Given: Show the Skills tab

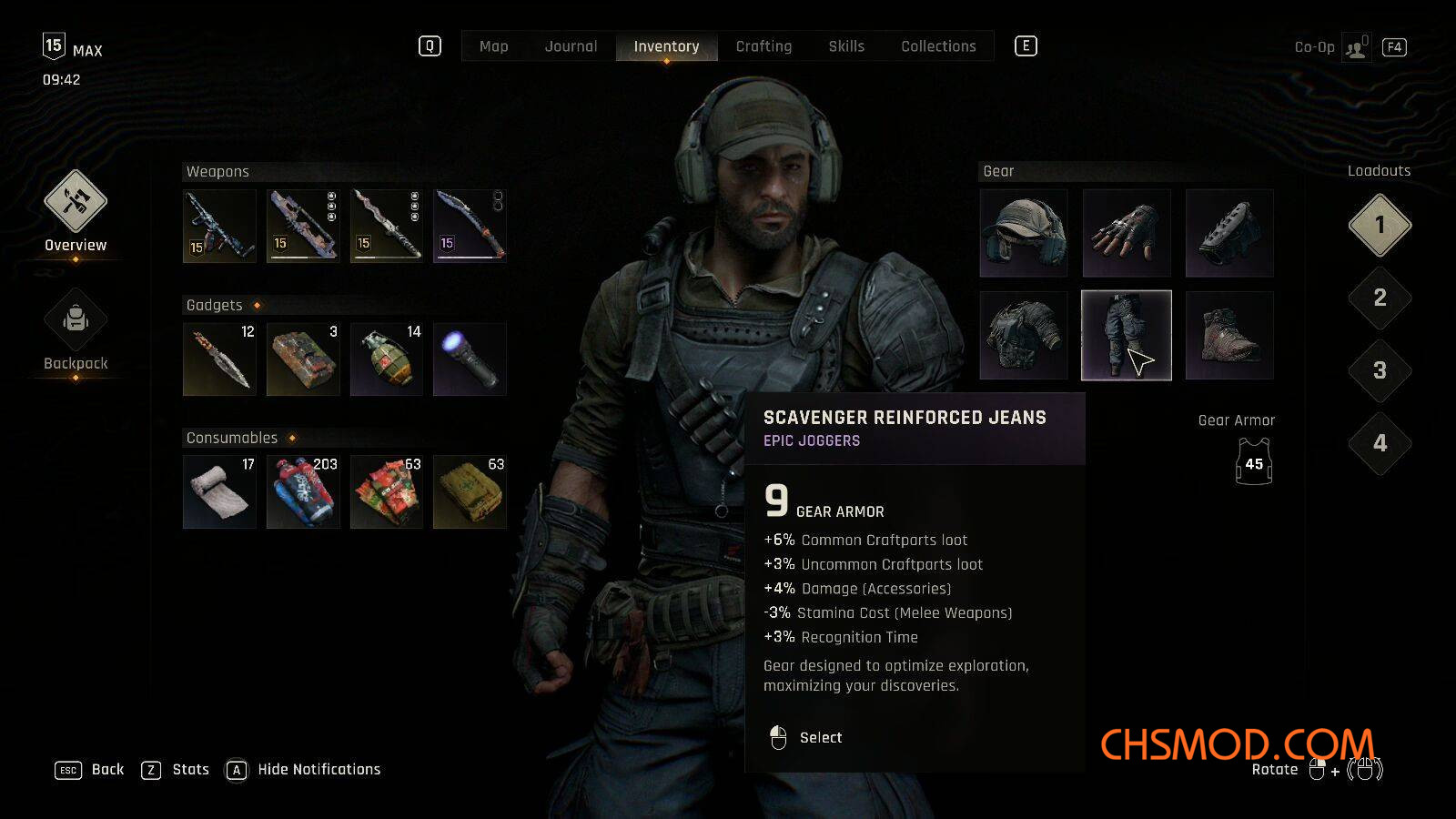Looking at the screenshot, I should 846,46.
